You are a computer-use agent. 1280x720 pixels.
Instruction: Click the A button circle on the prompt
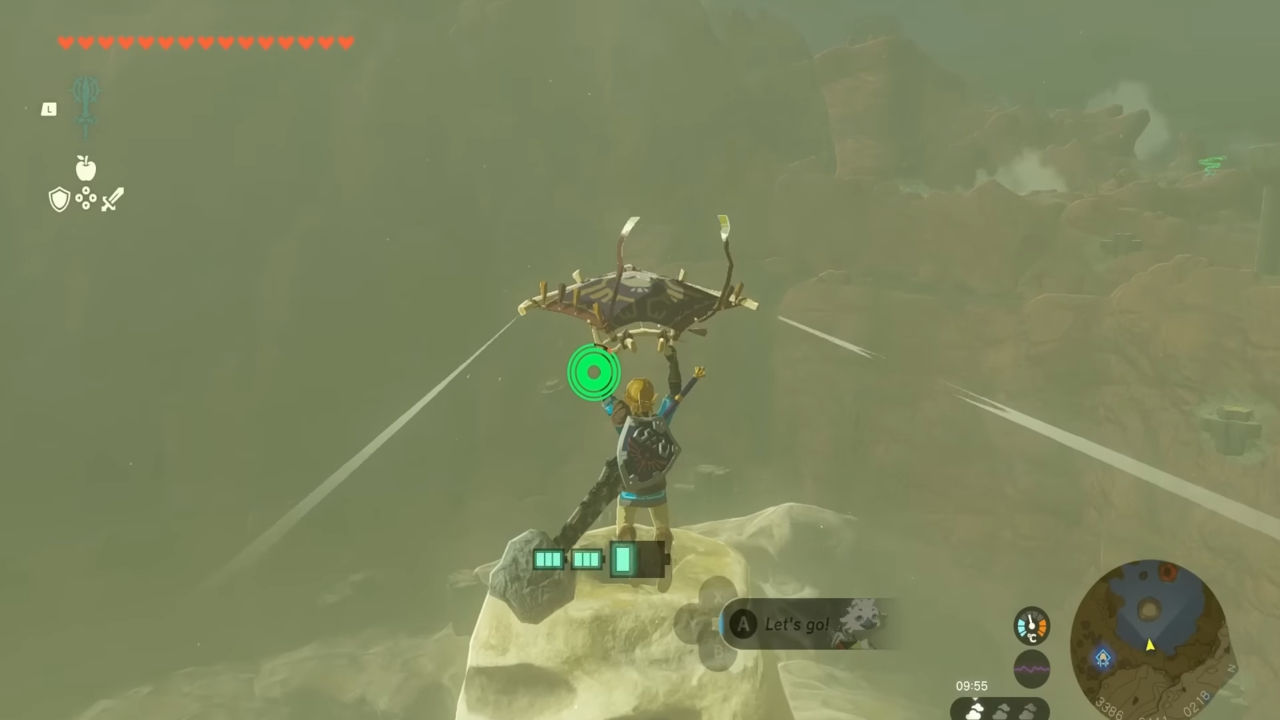(743, 624)
